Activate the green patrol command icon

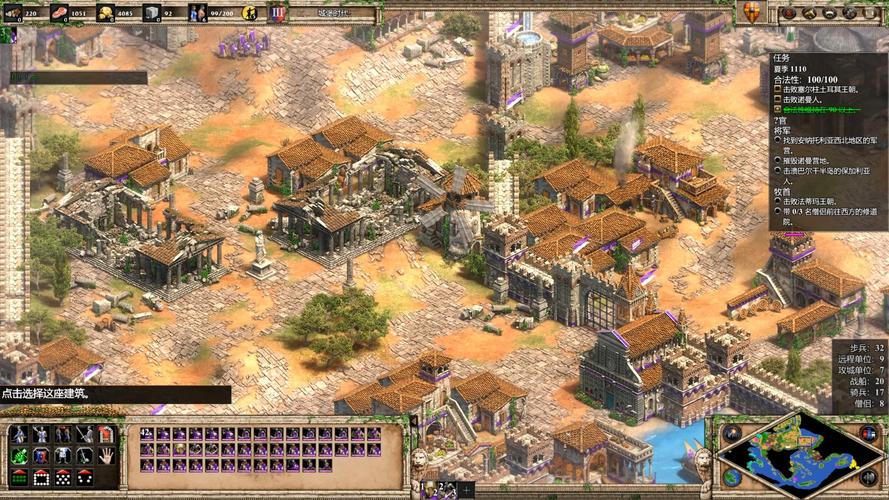point(18,455)
